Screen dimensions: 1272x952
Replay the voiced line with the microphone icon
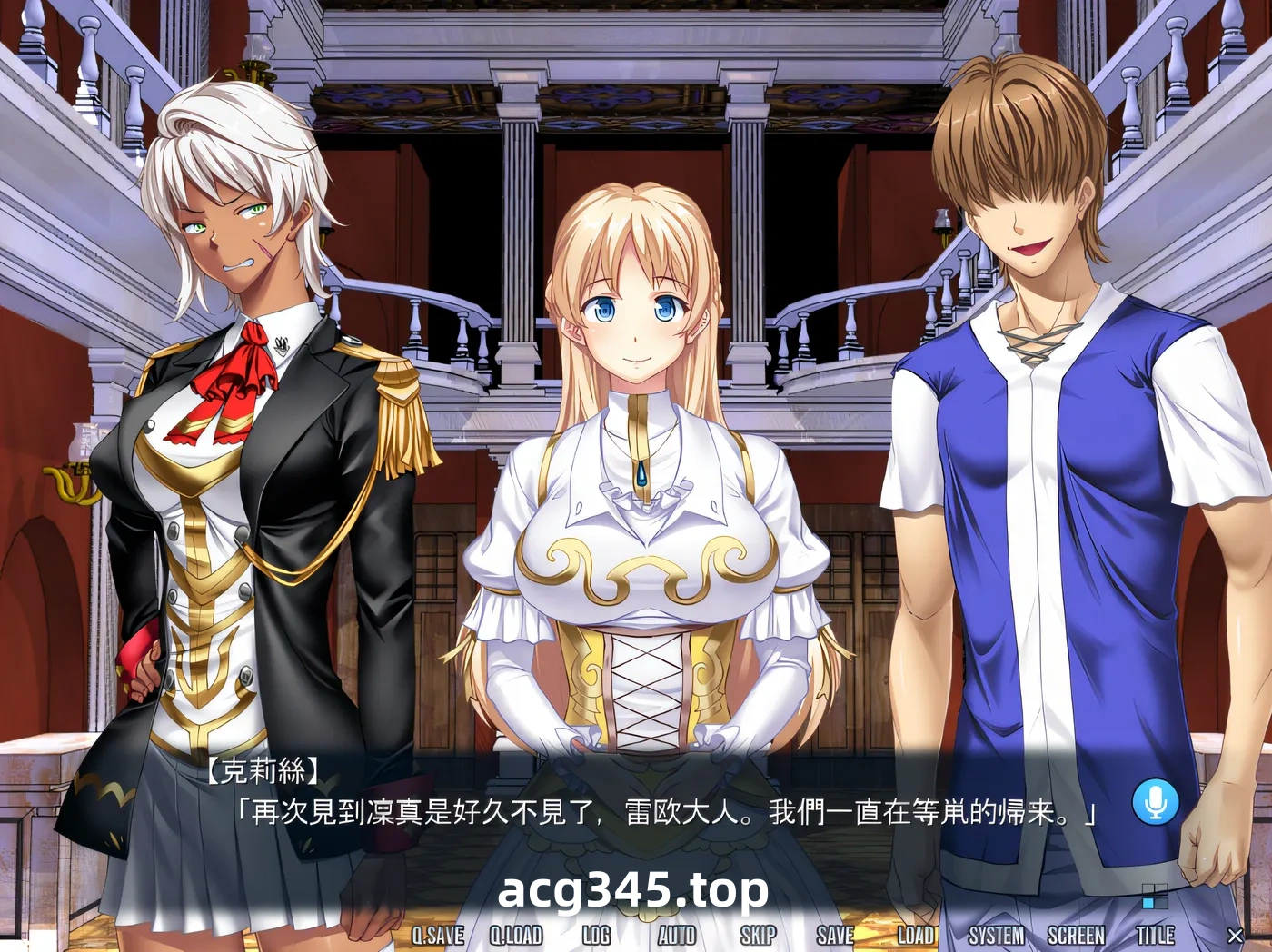[x=1154, y=800]
